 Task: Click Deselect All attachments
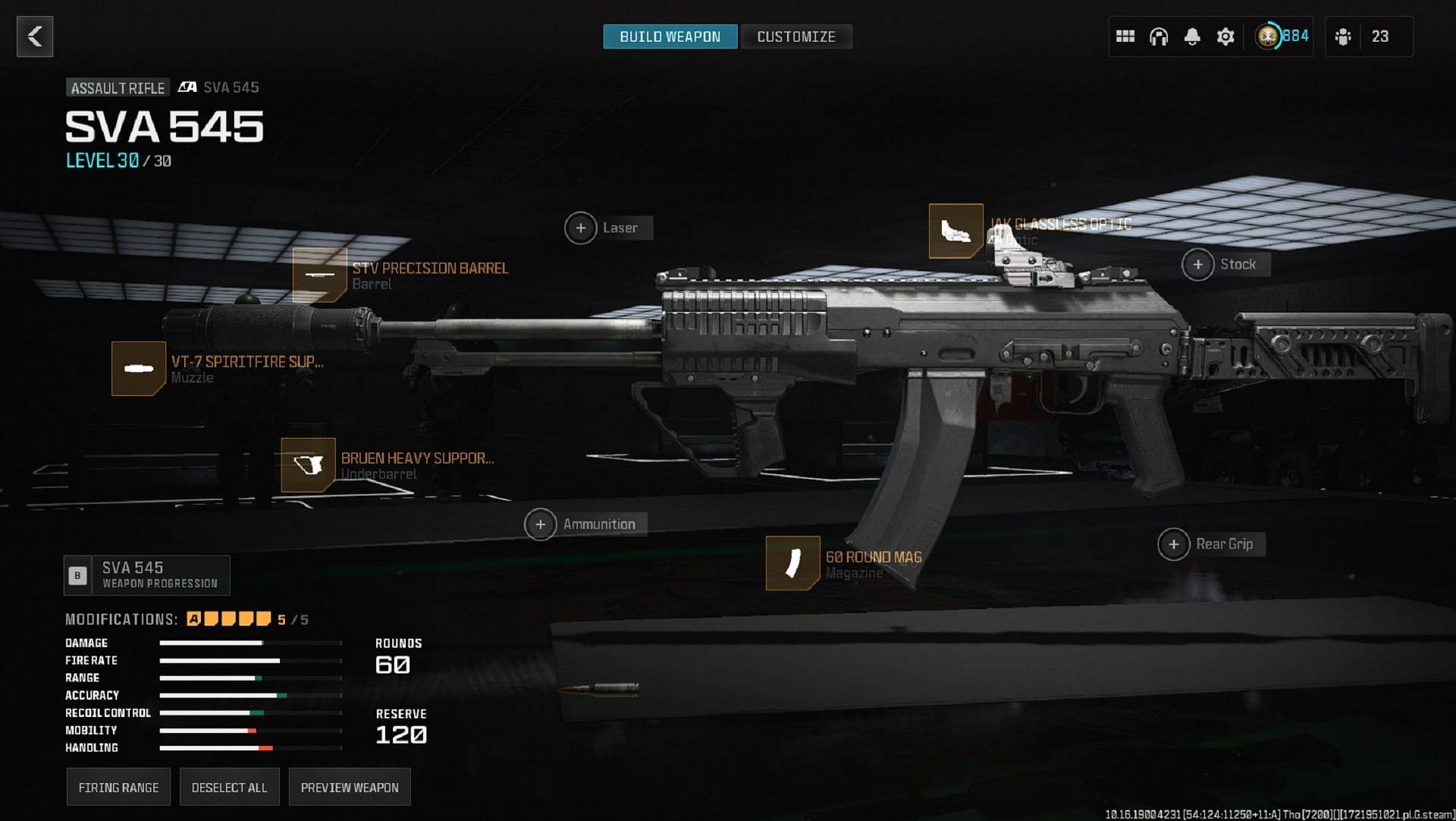coord(229,788)
